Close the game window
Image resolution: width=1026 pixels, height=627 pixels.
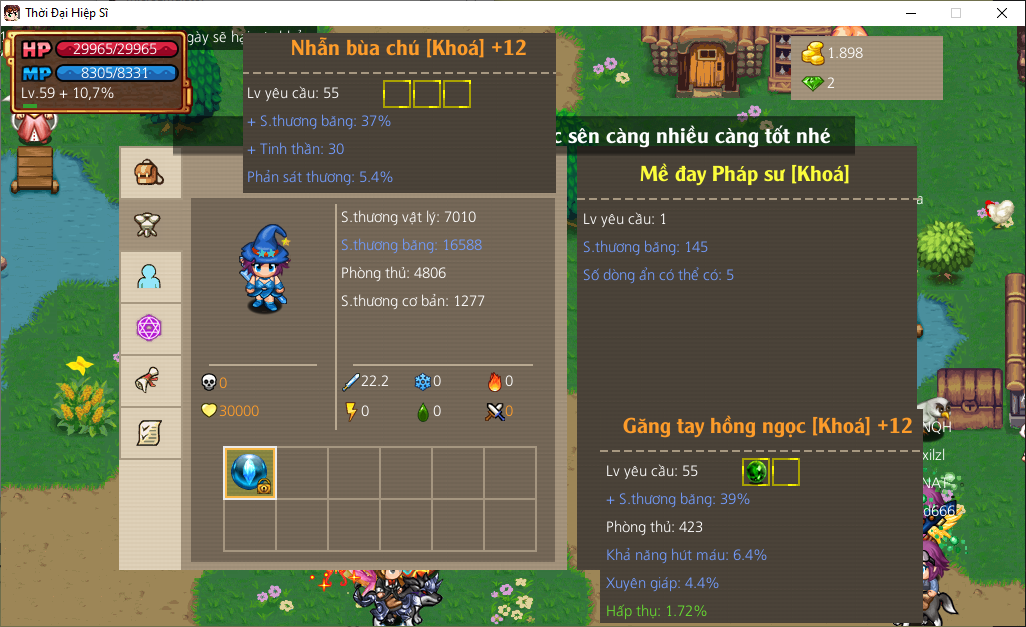tap(1002, 13)
